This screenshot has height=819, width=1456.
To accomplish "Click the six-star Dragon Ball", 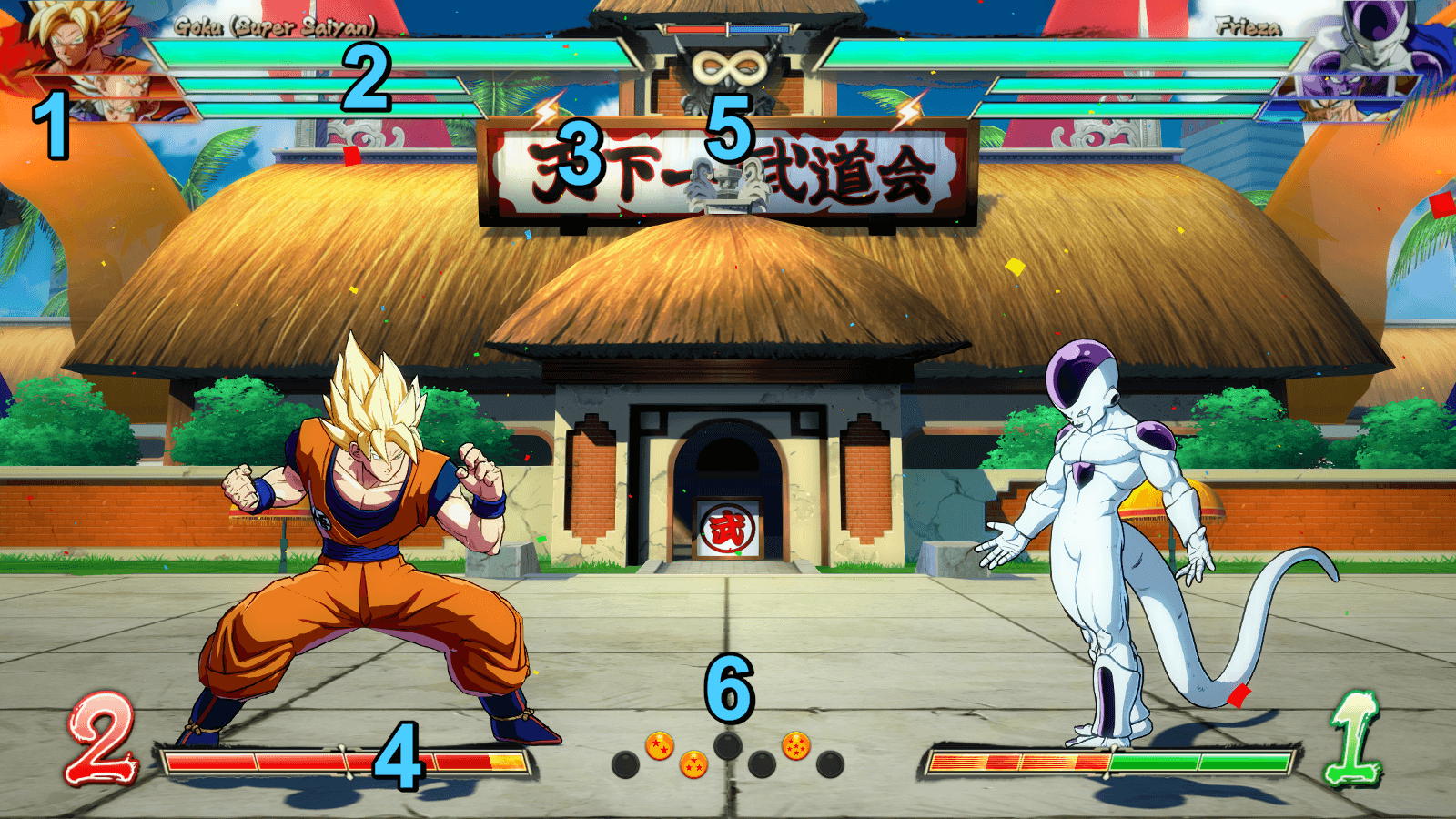I will [796, 745].
